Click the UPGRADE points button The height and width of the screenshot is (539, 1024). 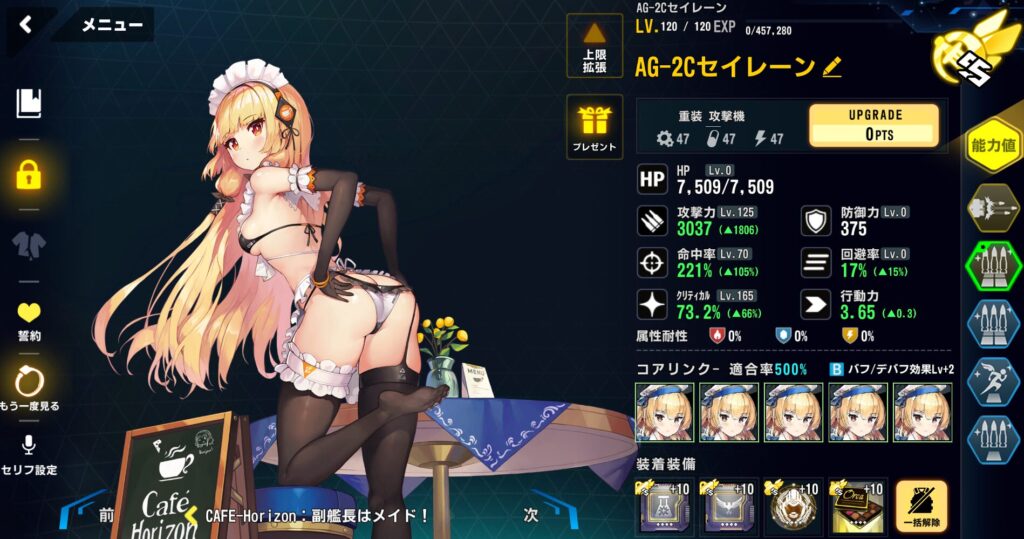(x=873, y=125)
